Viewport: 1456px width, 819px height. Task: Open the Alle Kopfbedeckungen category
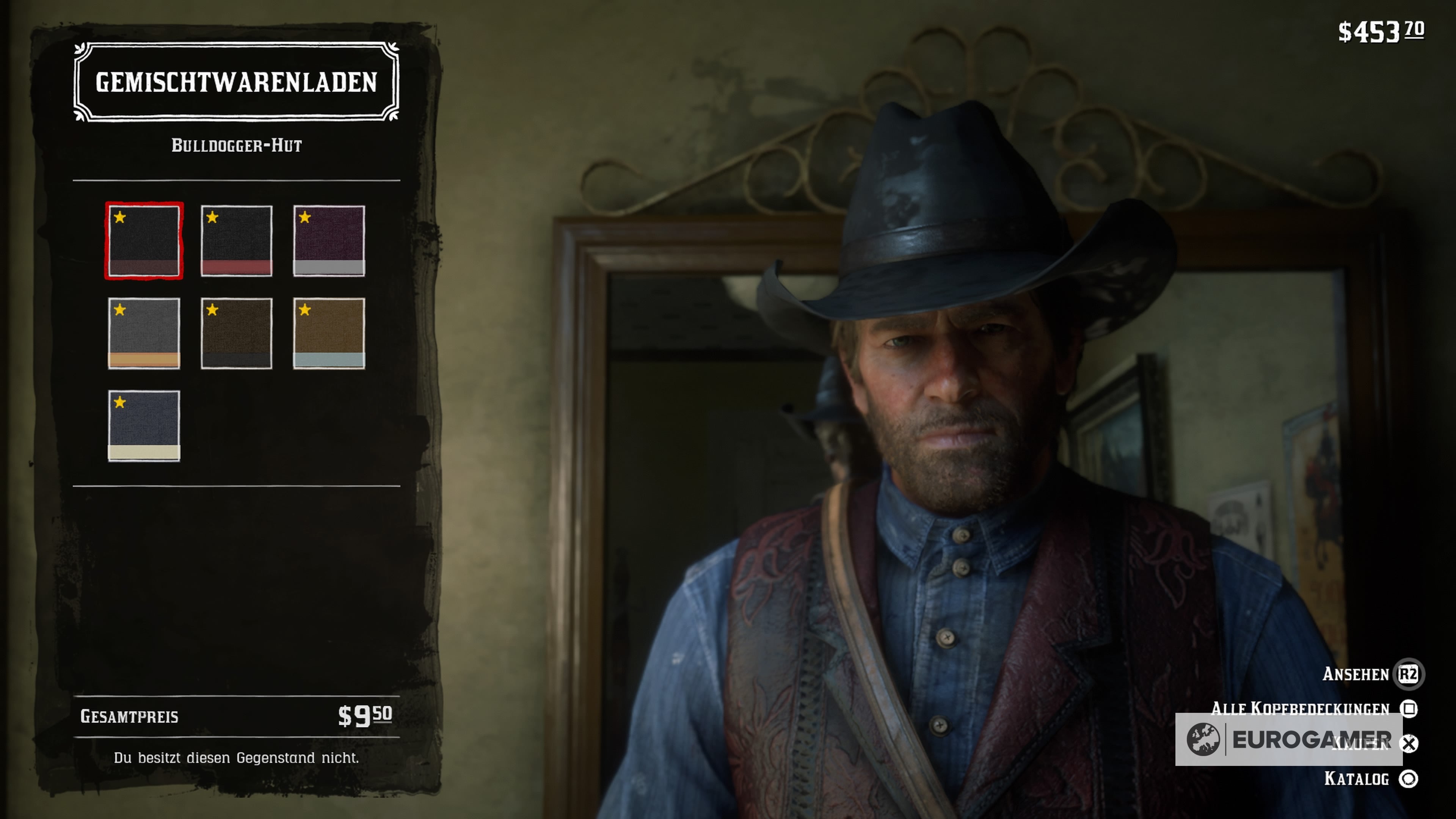pos(1300,708)
